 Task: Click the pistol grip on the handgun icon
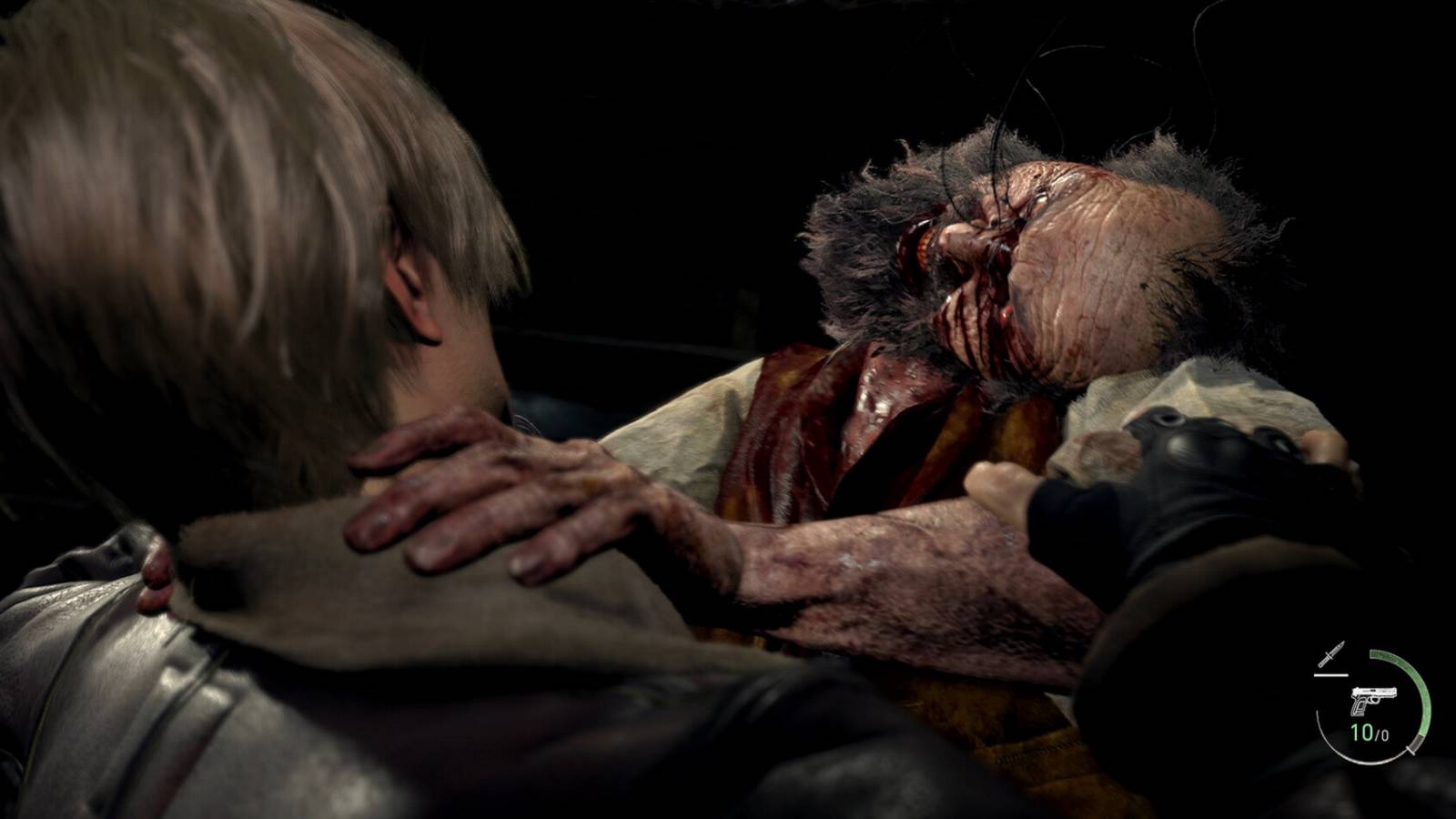pos(1359,707)
